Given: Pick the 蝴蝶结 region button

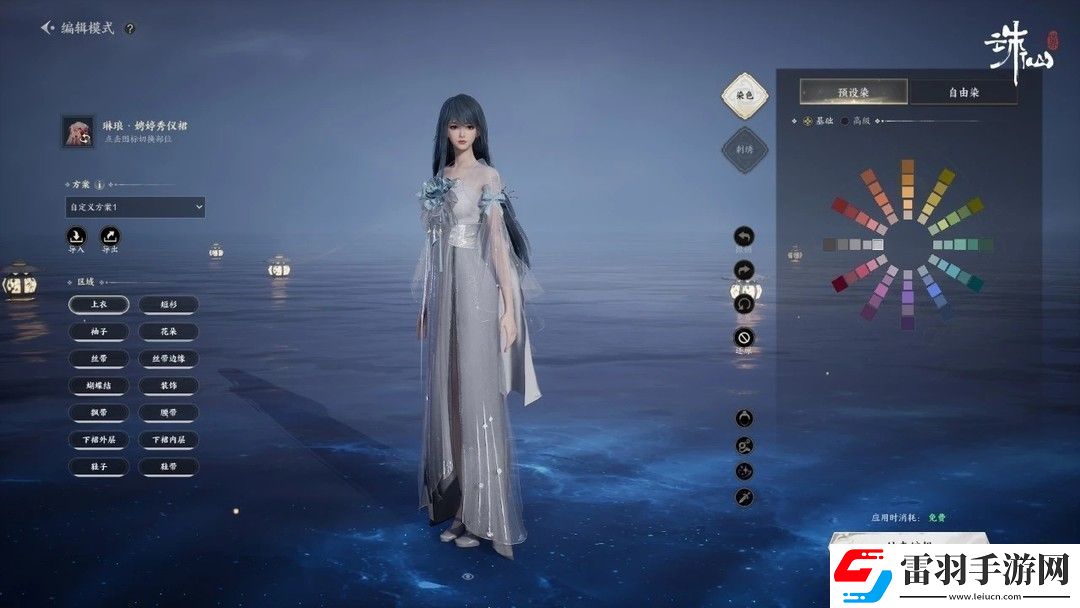Looking at the screenshot, I should point(98,385).
